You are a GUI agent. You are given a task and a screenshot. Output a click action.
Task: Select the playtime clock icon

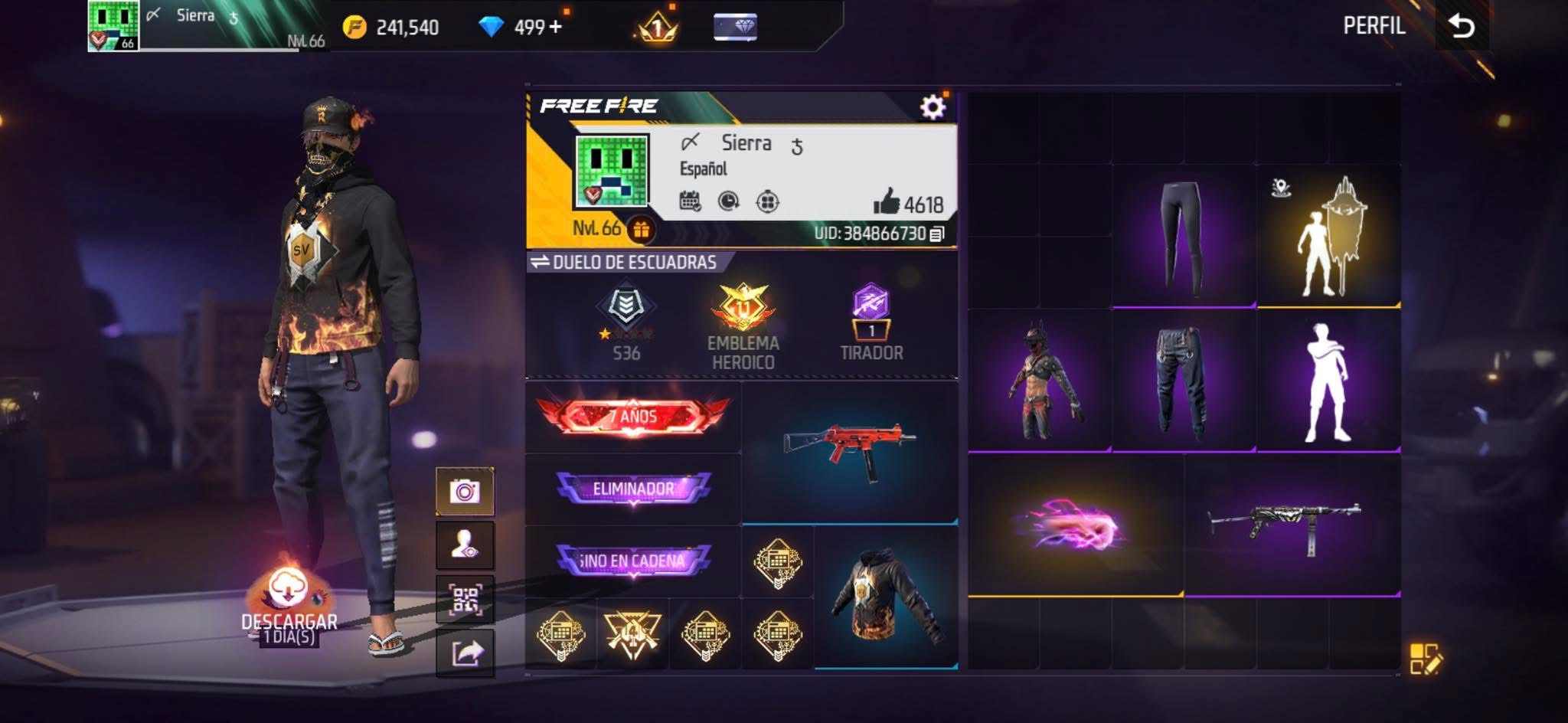pyautogui.click(x=728, y=201)
